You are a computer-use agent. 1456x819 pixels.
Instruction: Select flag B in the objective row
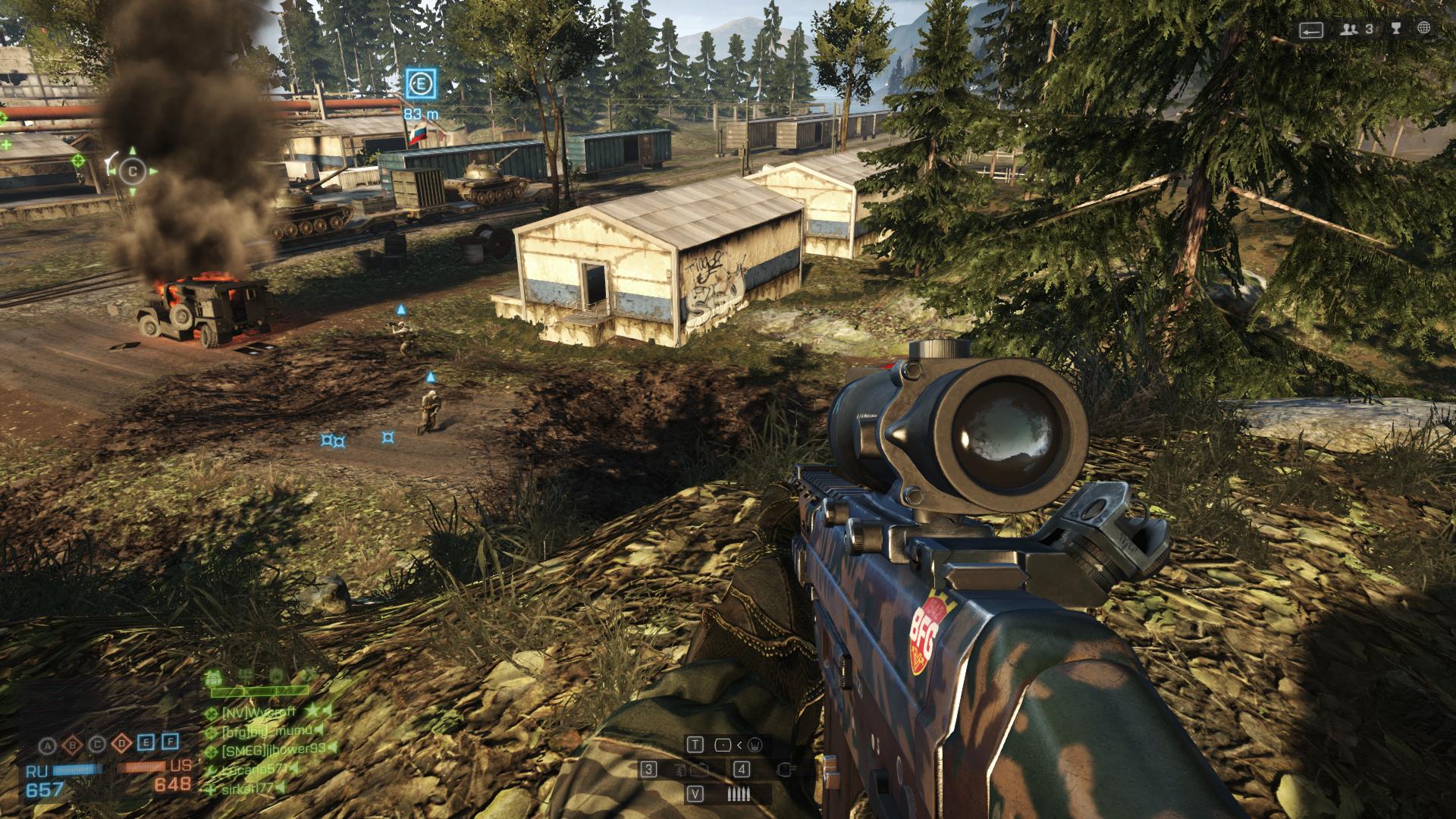[73, 744]
